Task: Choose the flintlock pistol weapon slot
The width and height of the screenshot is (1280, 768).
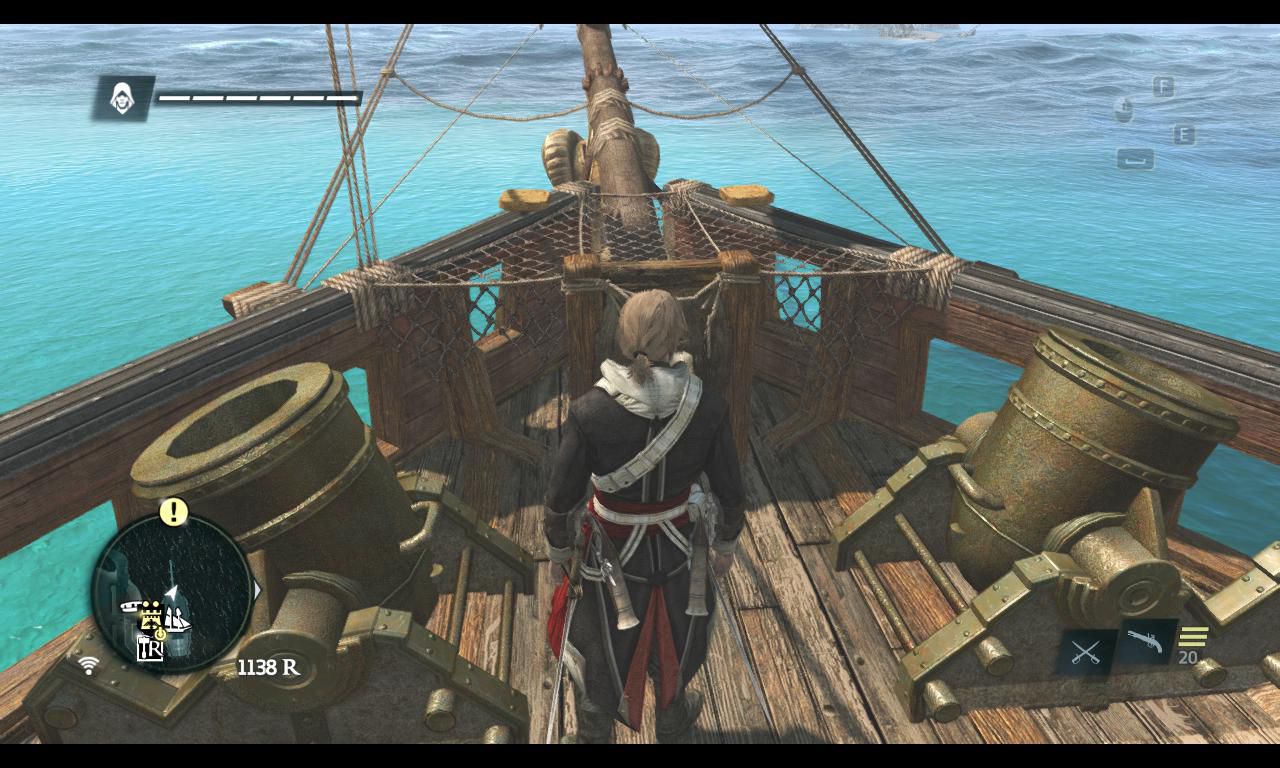Action: 1145,642
